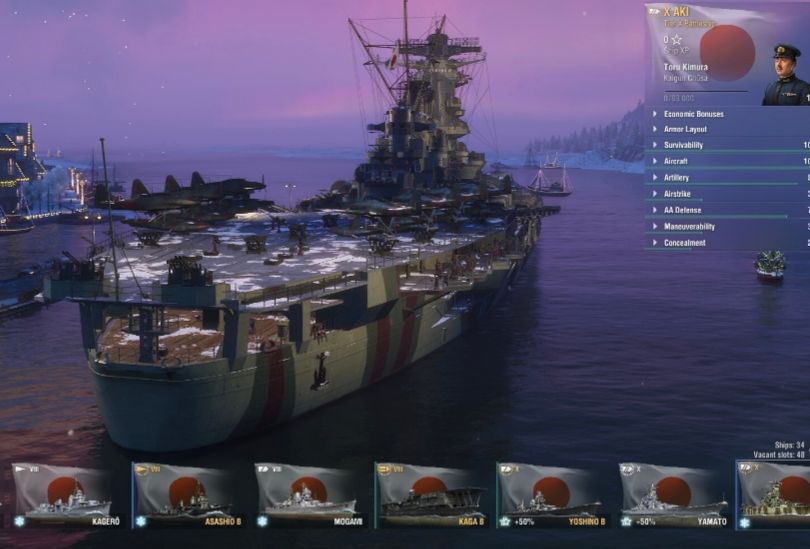This screenshot has width=810, height=549.
Task: Select the Yamato battleship card
Action: [672, 495]
